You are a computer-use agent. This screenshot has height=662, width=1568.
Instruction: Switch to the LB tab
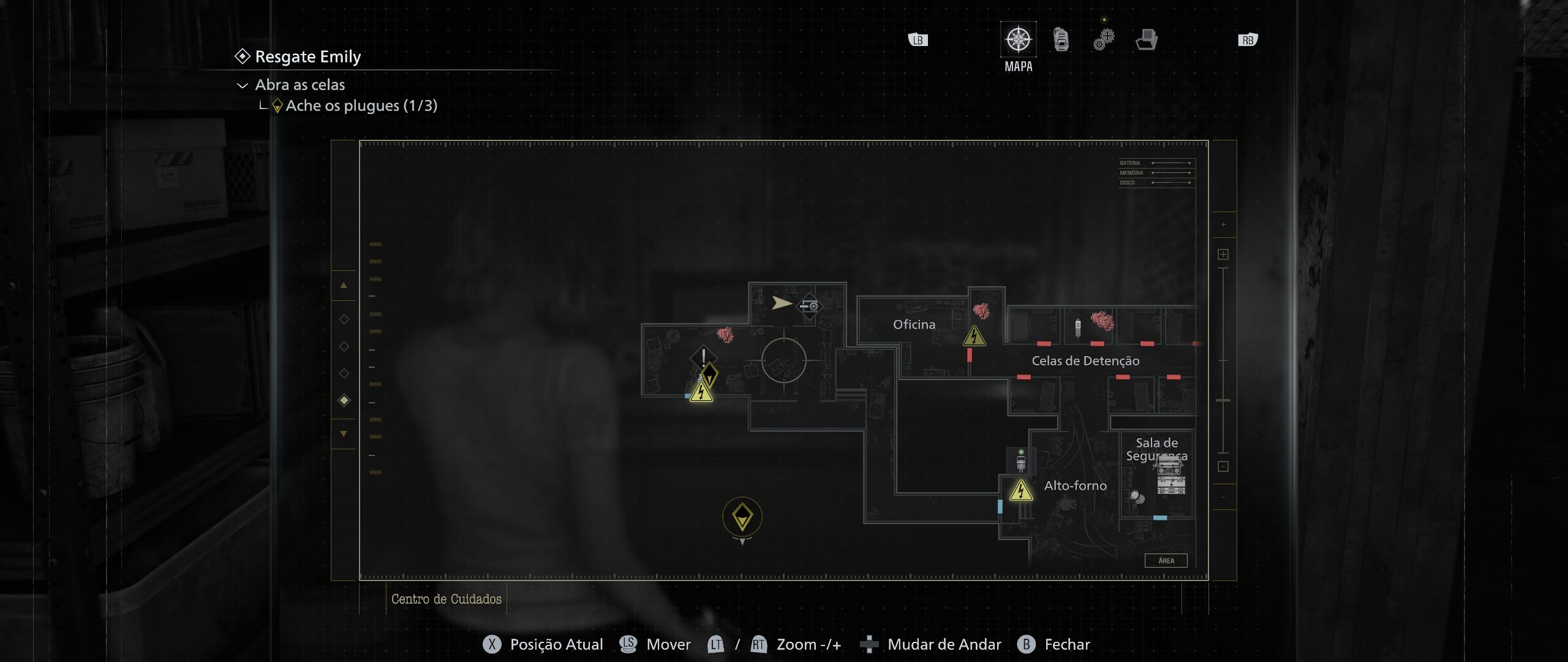pyautogui.click(x=916, y=39)
